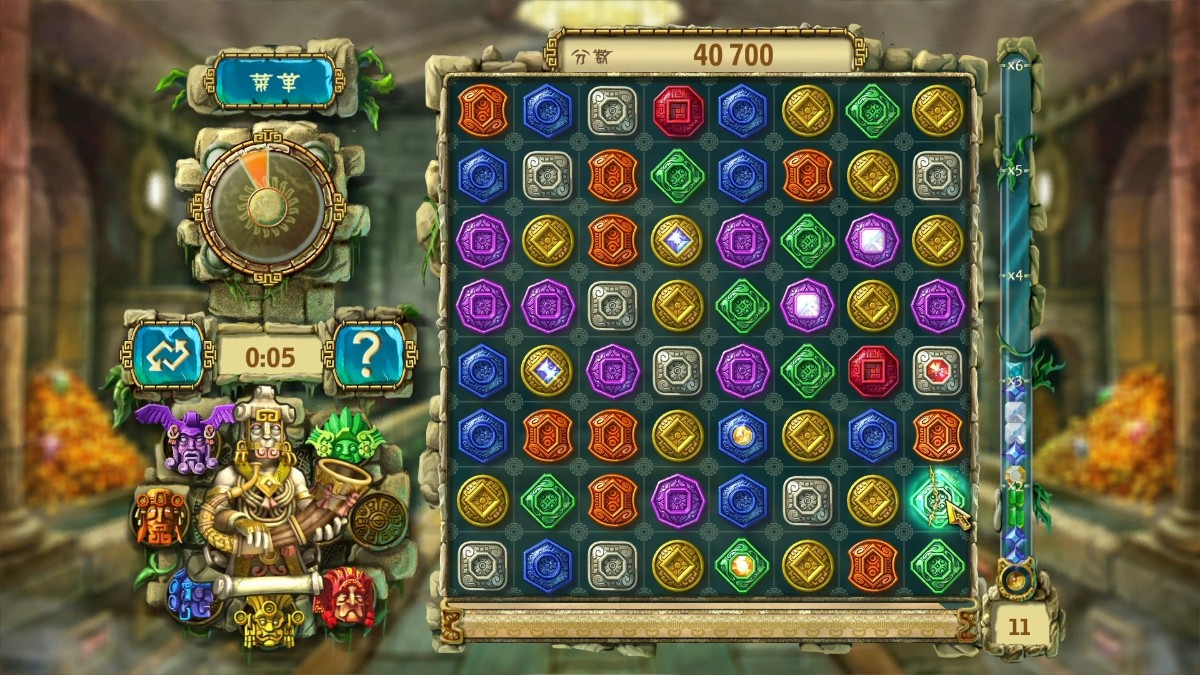The width and height of the screenshot is (1200, 675).
Task: Activate the purple winged totem mask
Action: (x=187, y=438)
